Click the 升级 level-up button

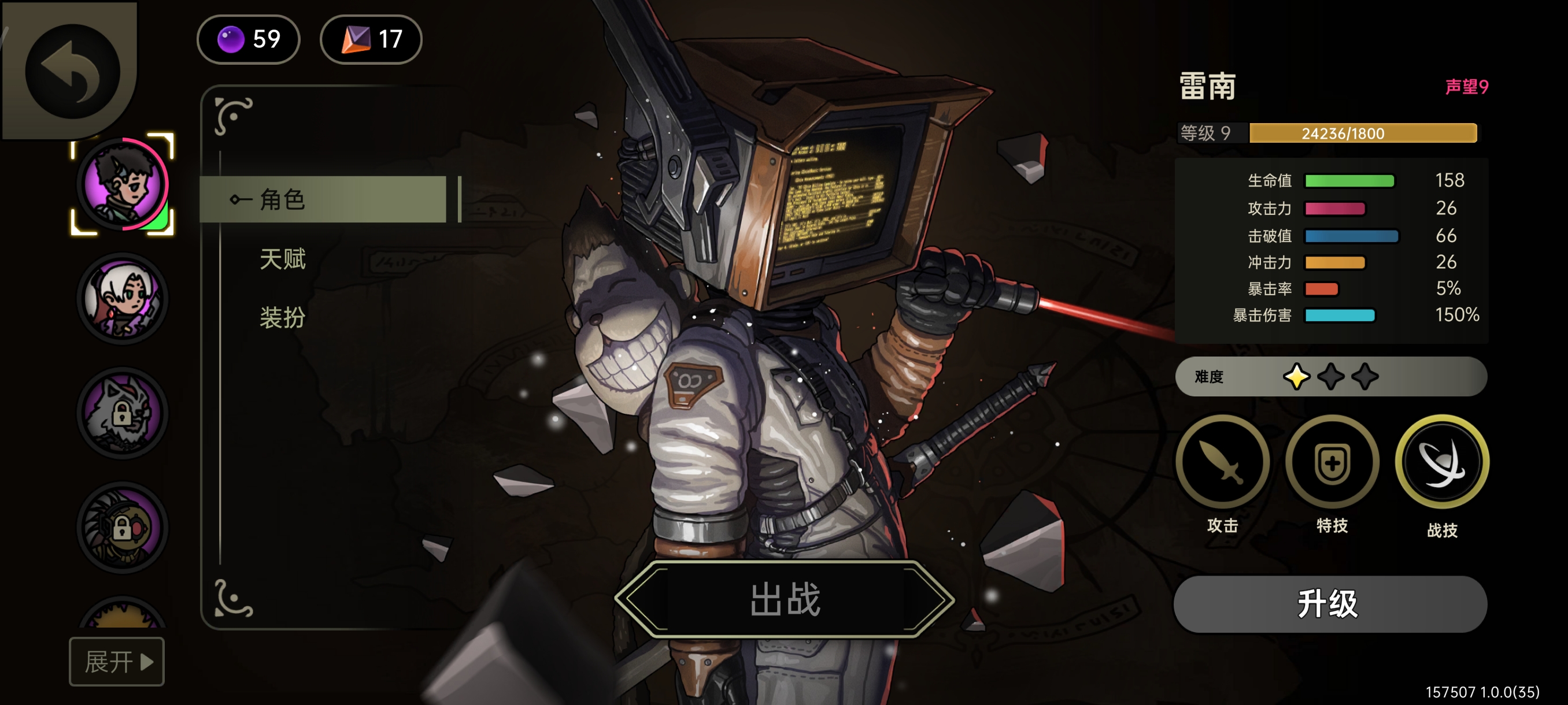pyautogui.click(x=1329, y=604)
